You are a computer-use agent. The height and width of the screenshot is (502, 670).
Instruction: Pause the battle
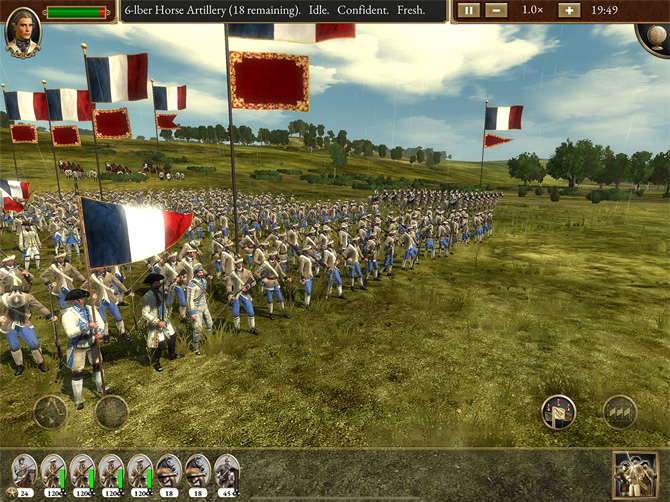[467, 10]
